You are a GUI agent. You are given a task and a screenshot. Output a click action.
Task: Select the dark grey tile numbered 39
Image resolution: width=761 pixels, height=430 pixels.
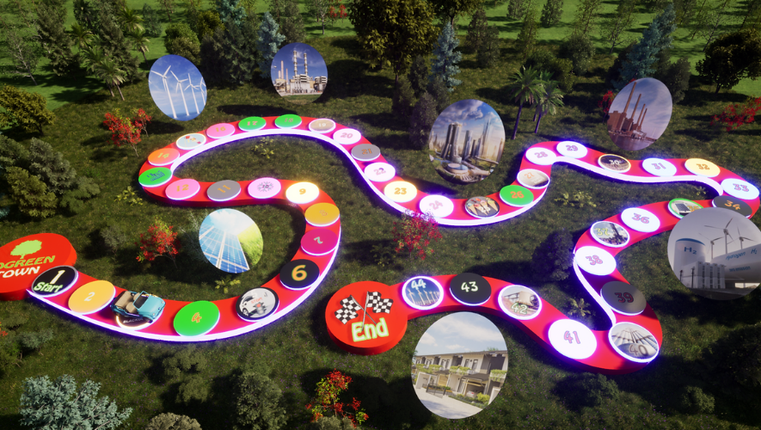click(622, 296)
